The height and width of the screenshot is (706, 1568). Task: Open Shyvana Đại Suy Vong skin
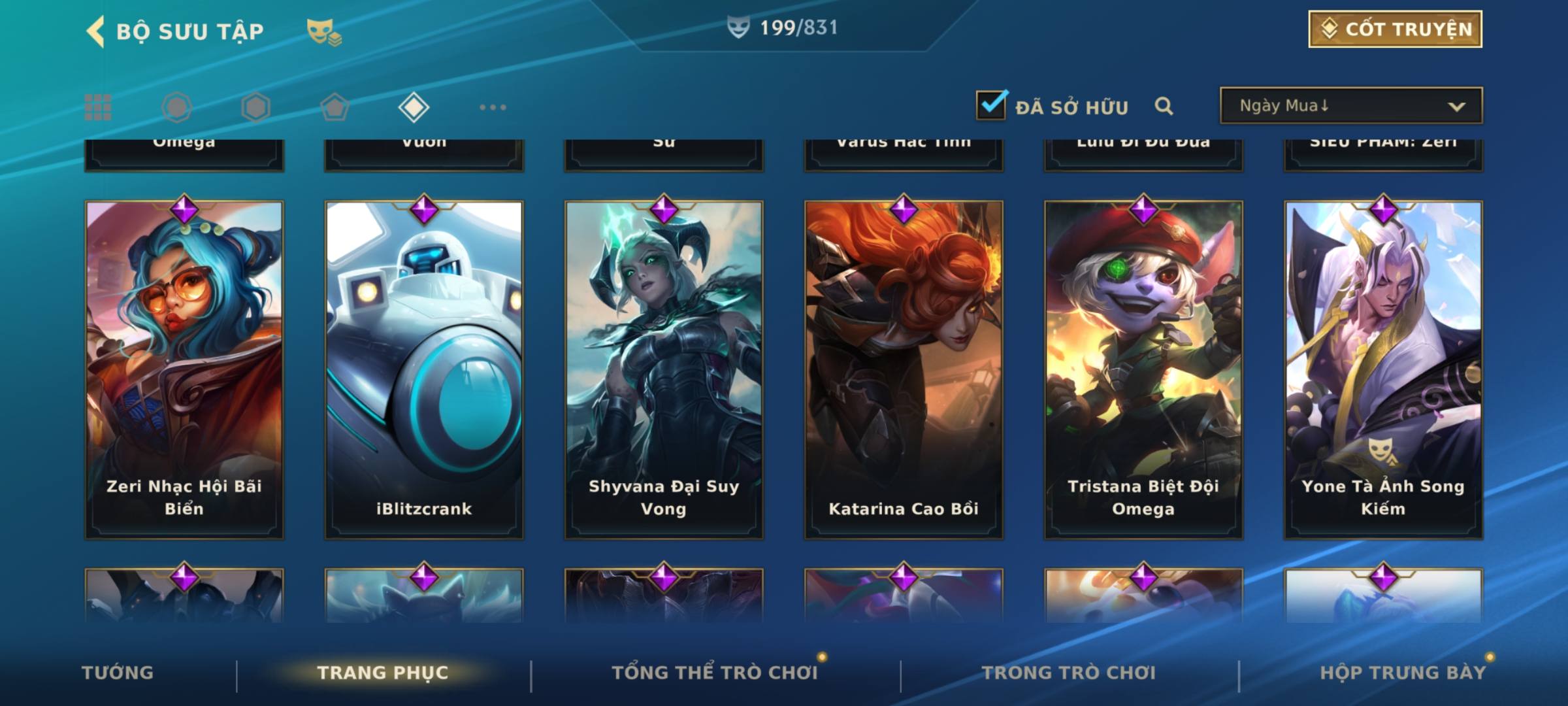point(664,369)
